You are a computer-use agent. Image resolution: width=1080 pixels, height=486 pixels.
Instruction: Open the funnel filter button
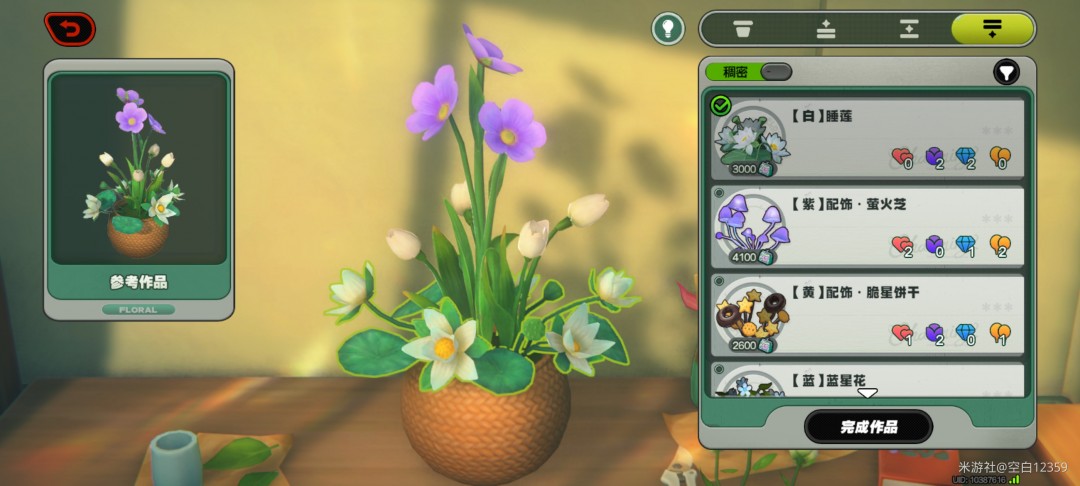(1005, 72)
